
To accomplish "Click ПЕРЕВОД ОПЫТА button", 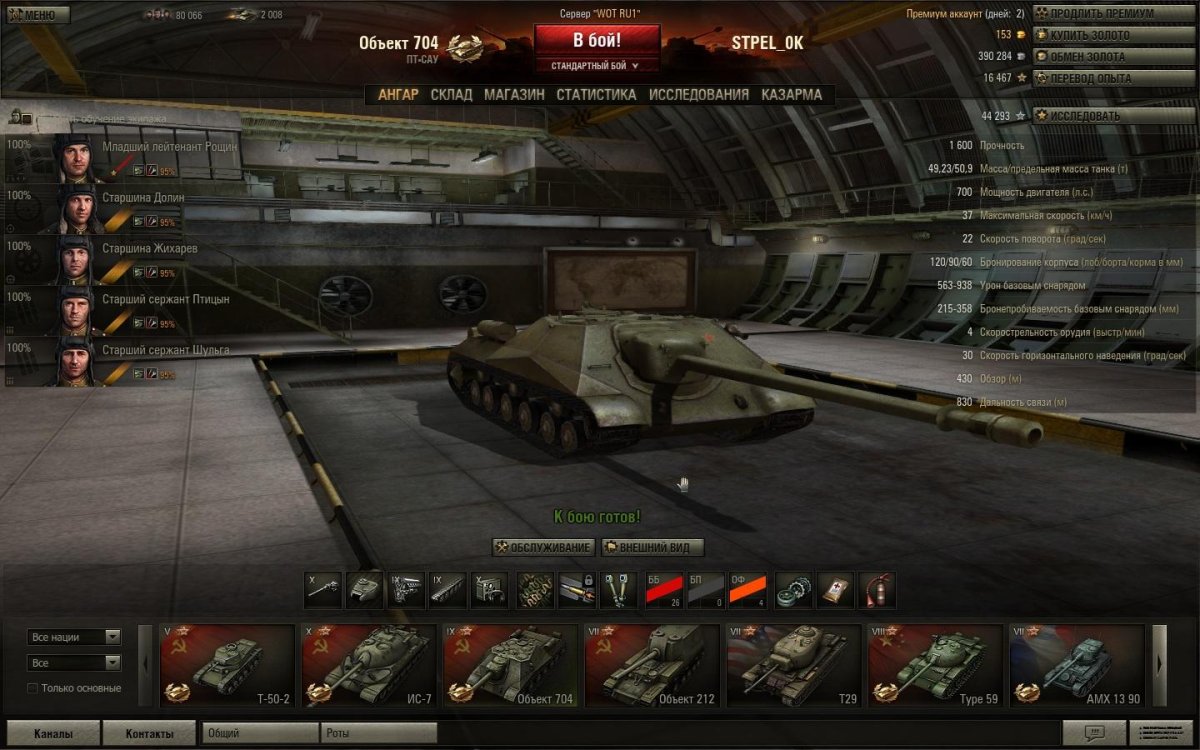I will [x=1113, y=78].
